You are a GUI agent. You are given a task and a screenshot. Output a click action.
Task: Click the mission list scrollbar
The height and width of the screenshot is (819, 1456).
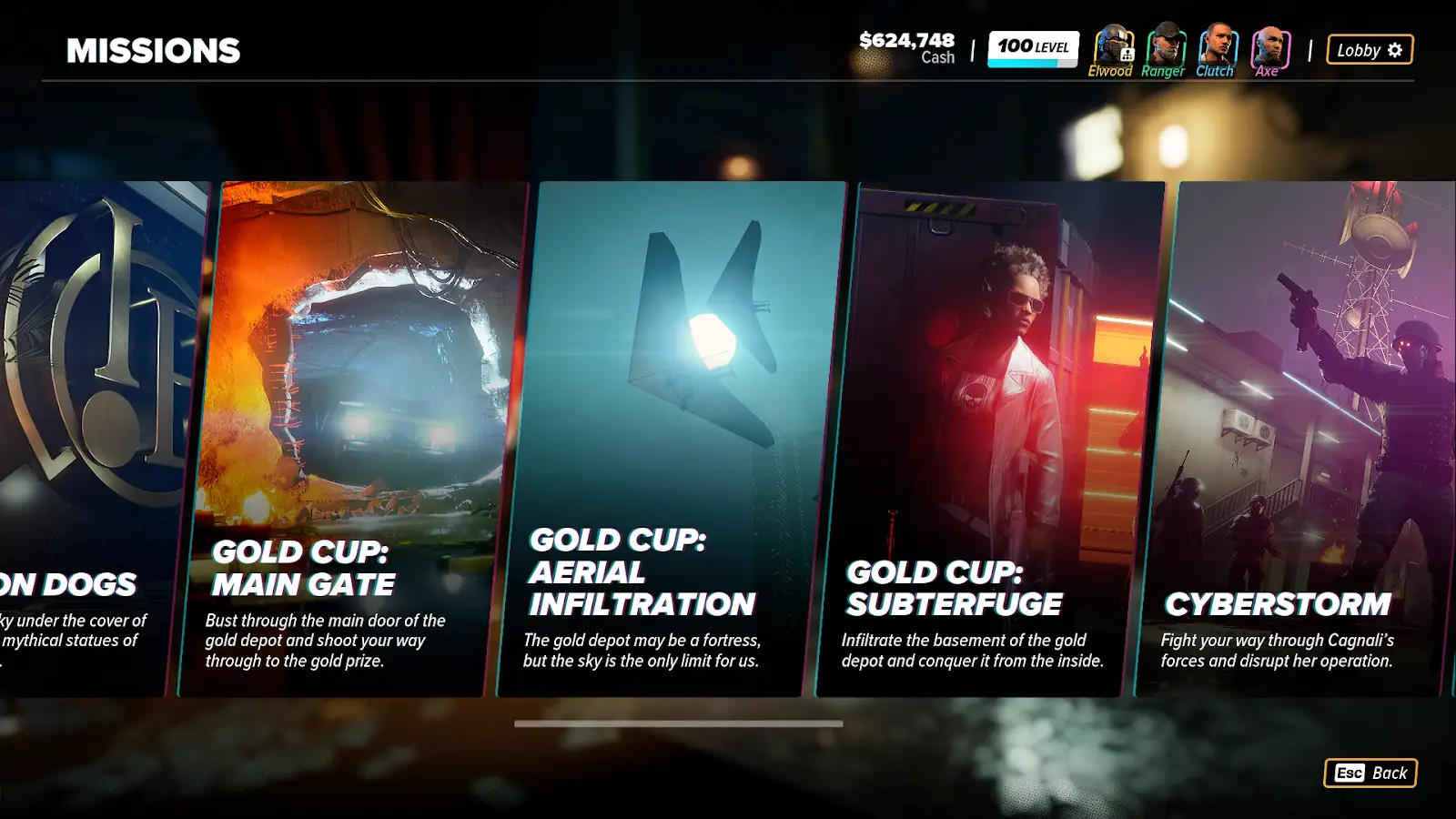[x=678, y=724]
